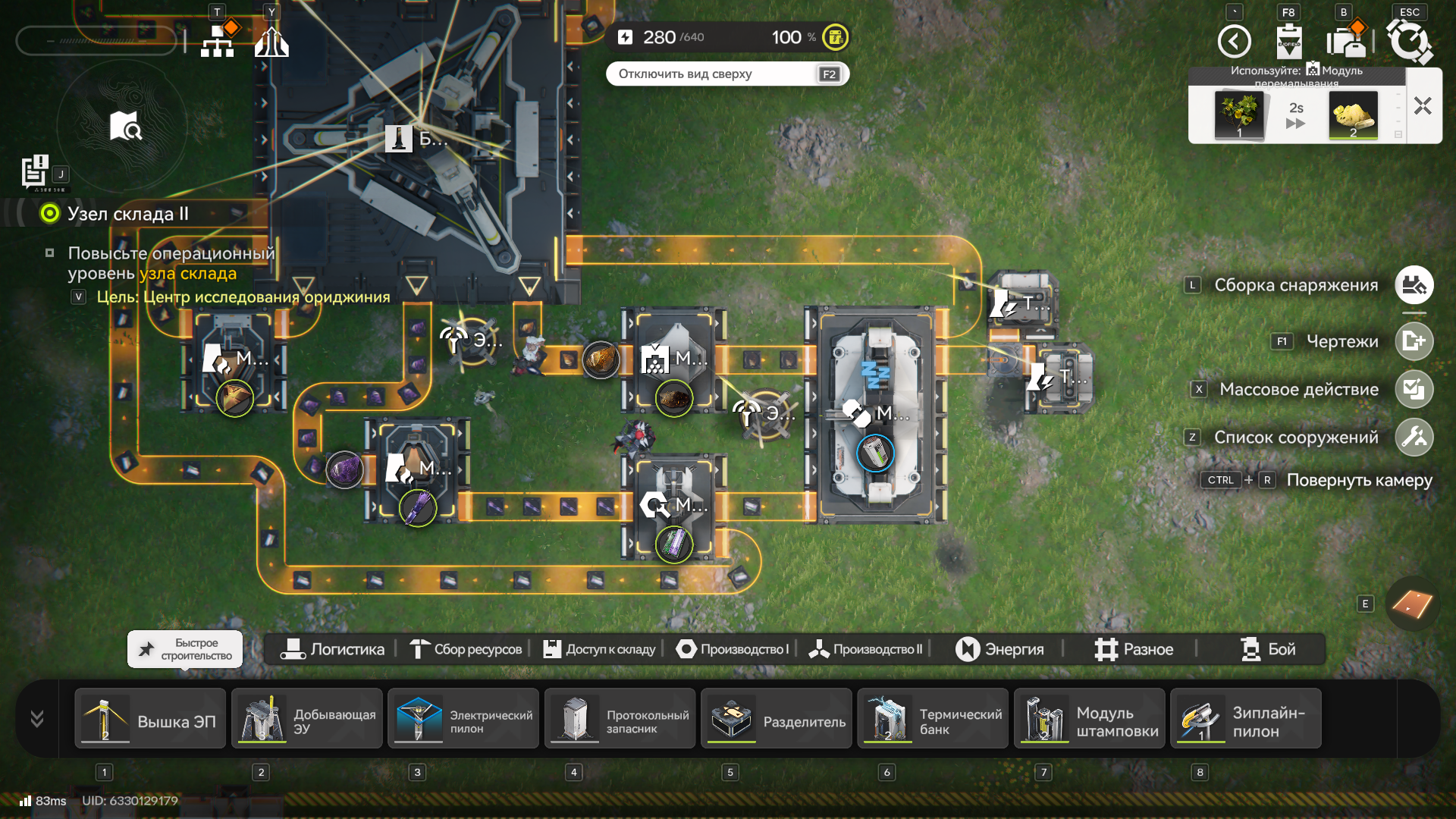The image size is (1456, 819).
Task: Open Список сооружений list
Action: click(1414, 438)
